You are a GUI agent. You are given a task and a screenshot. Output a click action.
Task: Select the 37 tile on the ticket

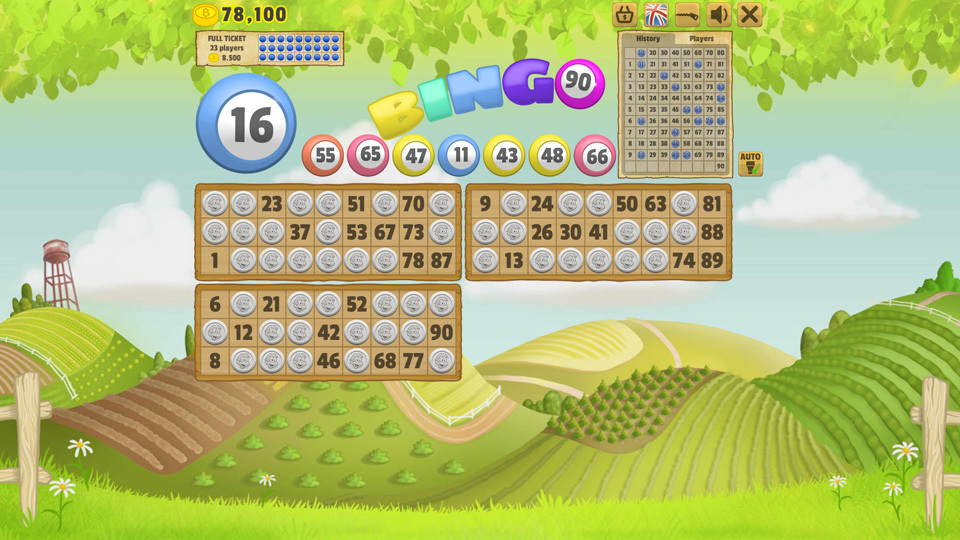point(300,232)
